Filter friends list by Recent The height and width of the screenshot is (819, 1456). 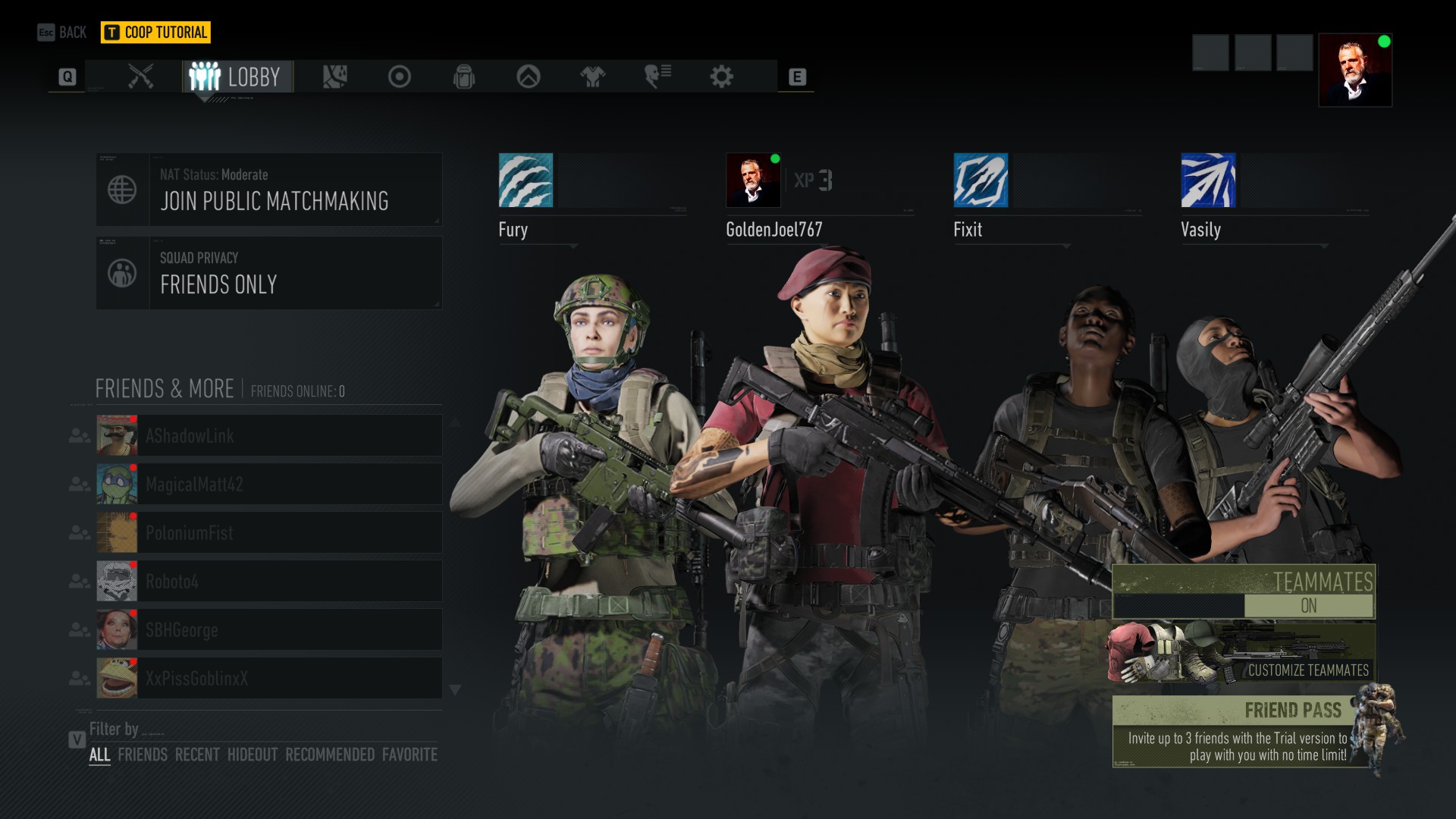coord(197,755)
